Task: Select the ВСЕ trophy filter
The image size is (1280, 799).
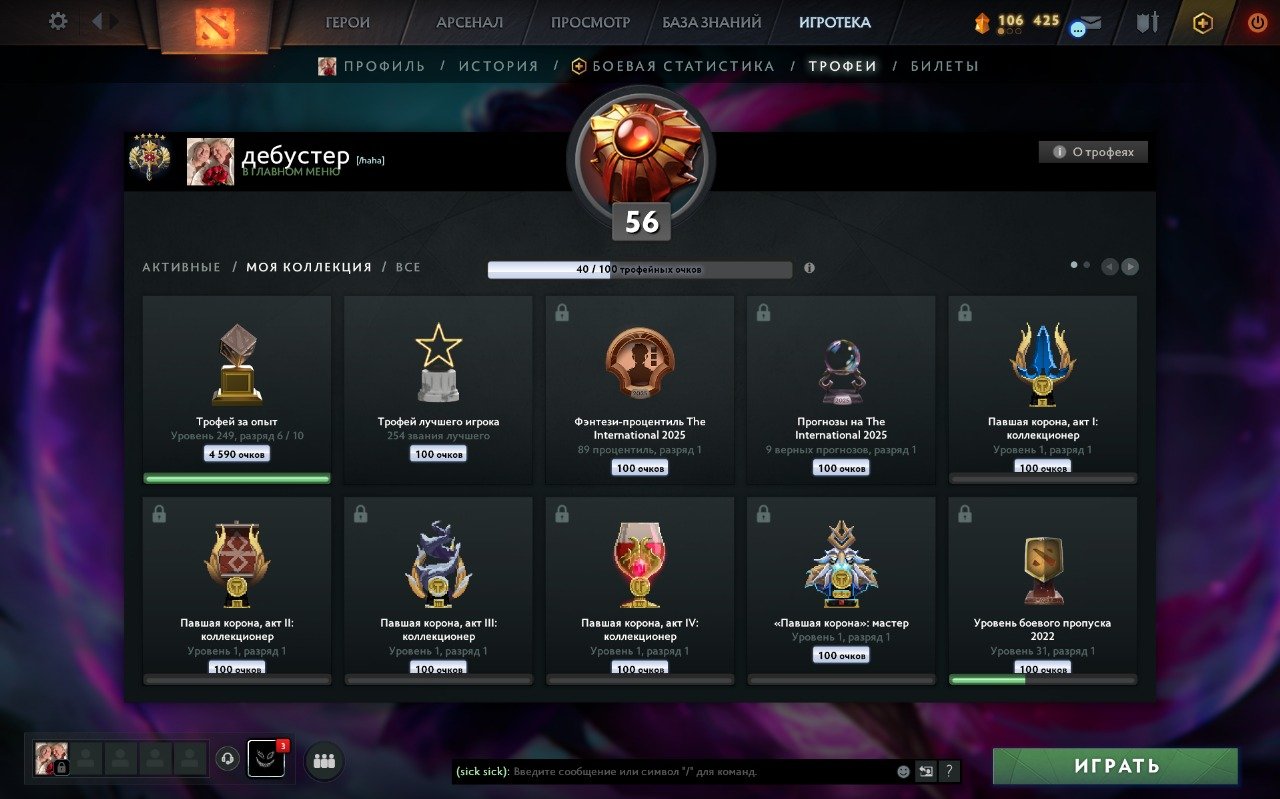Action: click(x=409, y=267)
